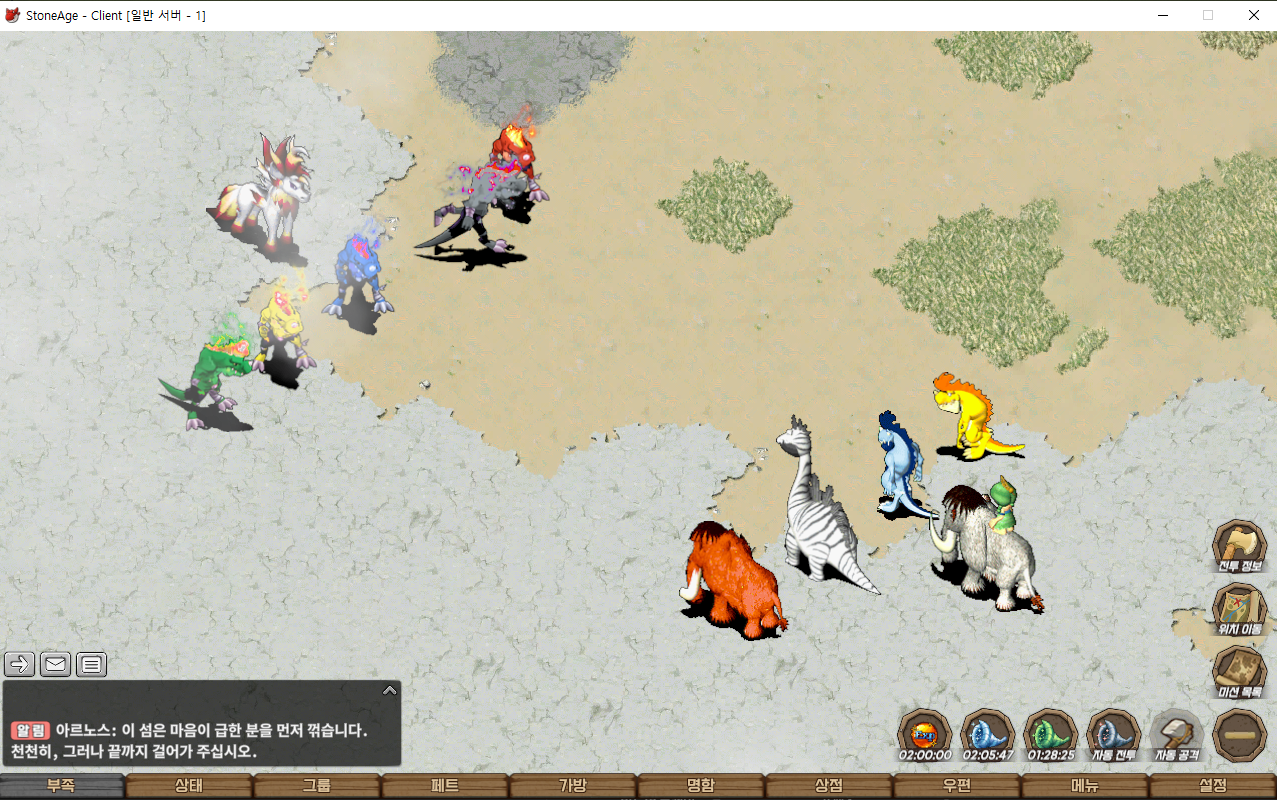This screenshot has height=800, width=1277.
Task: Click the Exp boost orb icon
Action: (x=924, y=735)
